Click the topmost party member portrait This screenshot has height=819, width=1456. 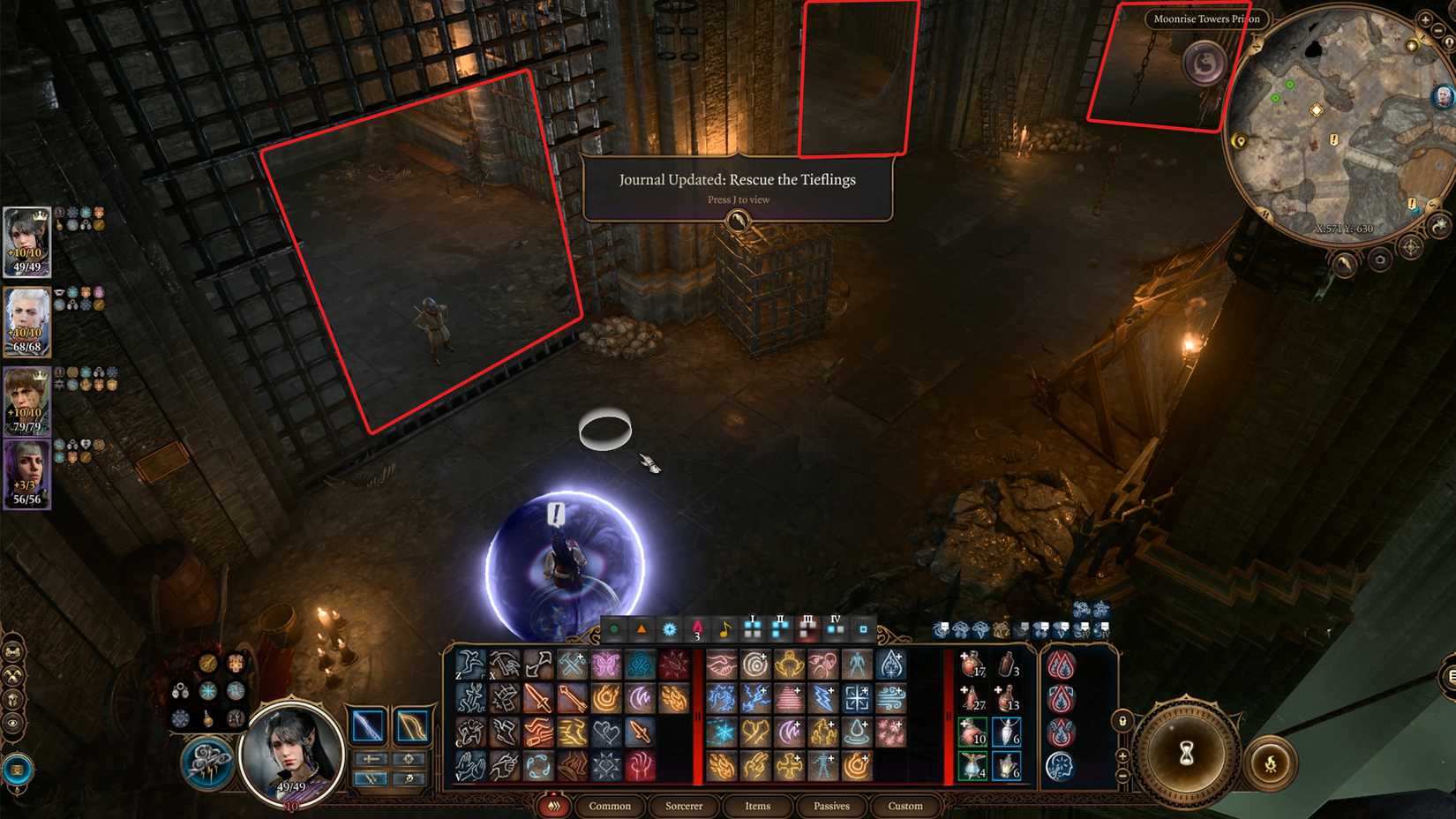point(26,241)
